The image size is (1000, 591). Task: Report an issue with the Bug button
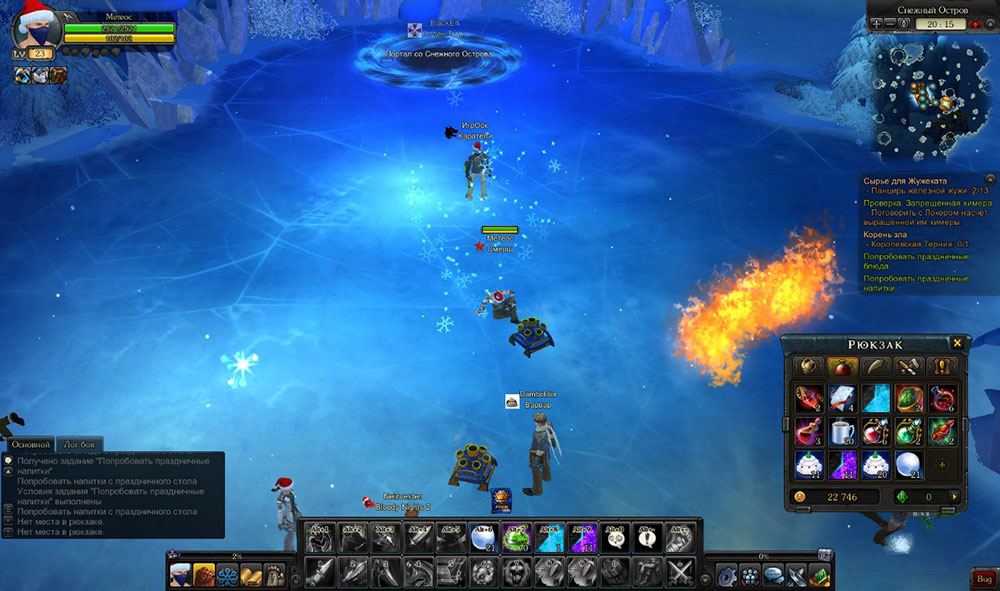(x=981, y=577)
